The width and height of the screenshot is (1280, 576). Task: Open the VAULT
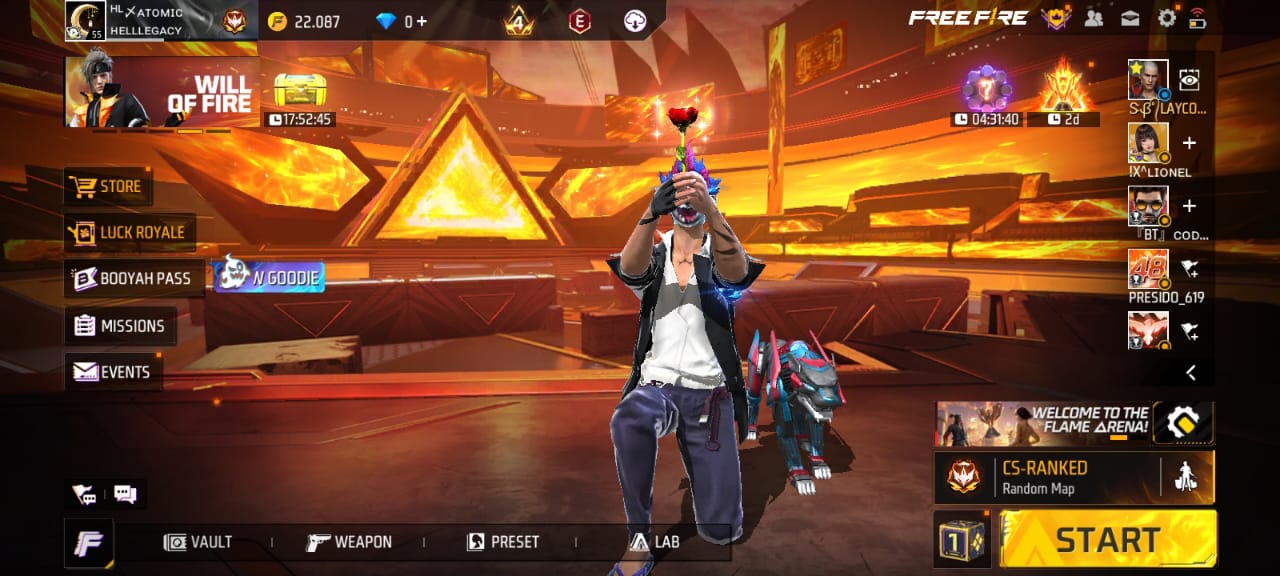(199, 542)
